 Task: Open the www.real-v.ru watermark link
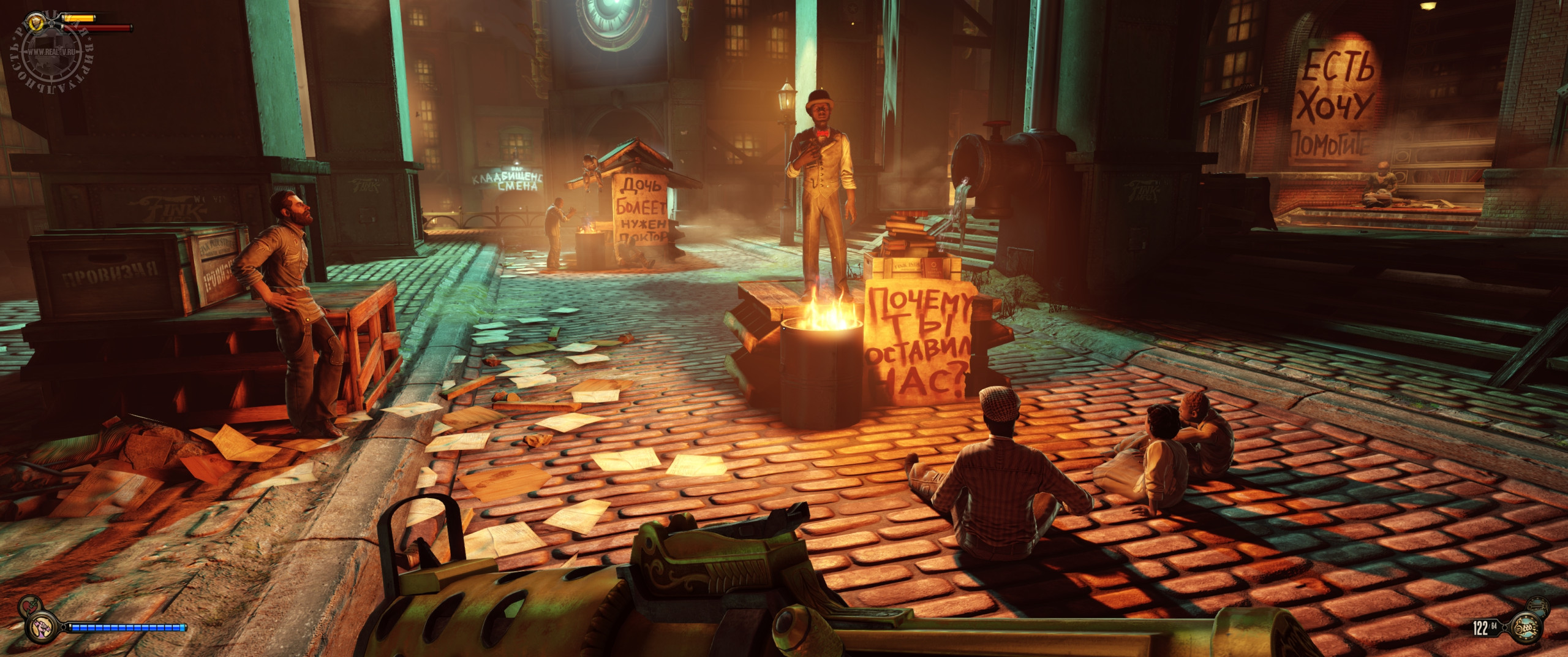[x=50, y=53]
